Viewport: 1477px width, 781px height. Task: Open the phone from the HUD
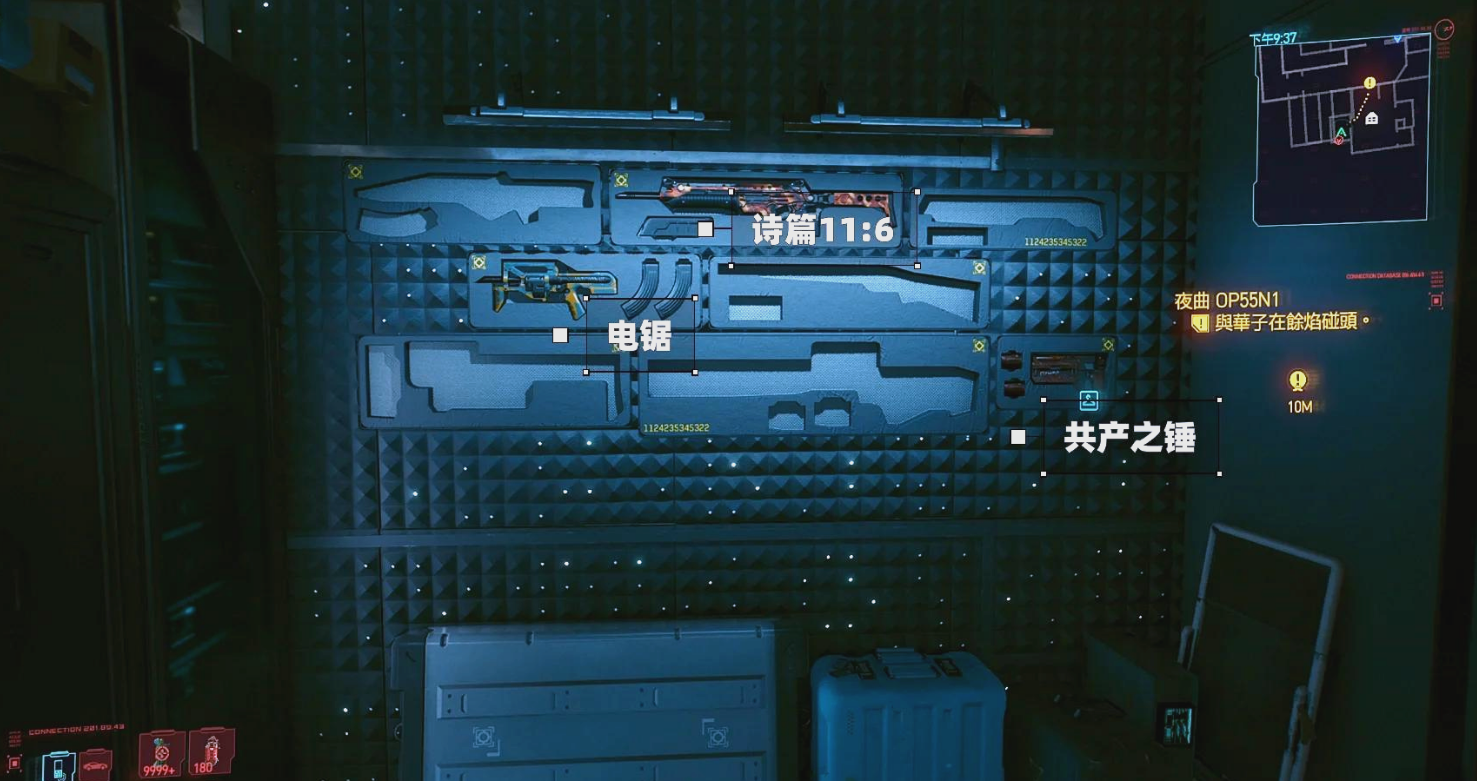pos(59,765)
